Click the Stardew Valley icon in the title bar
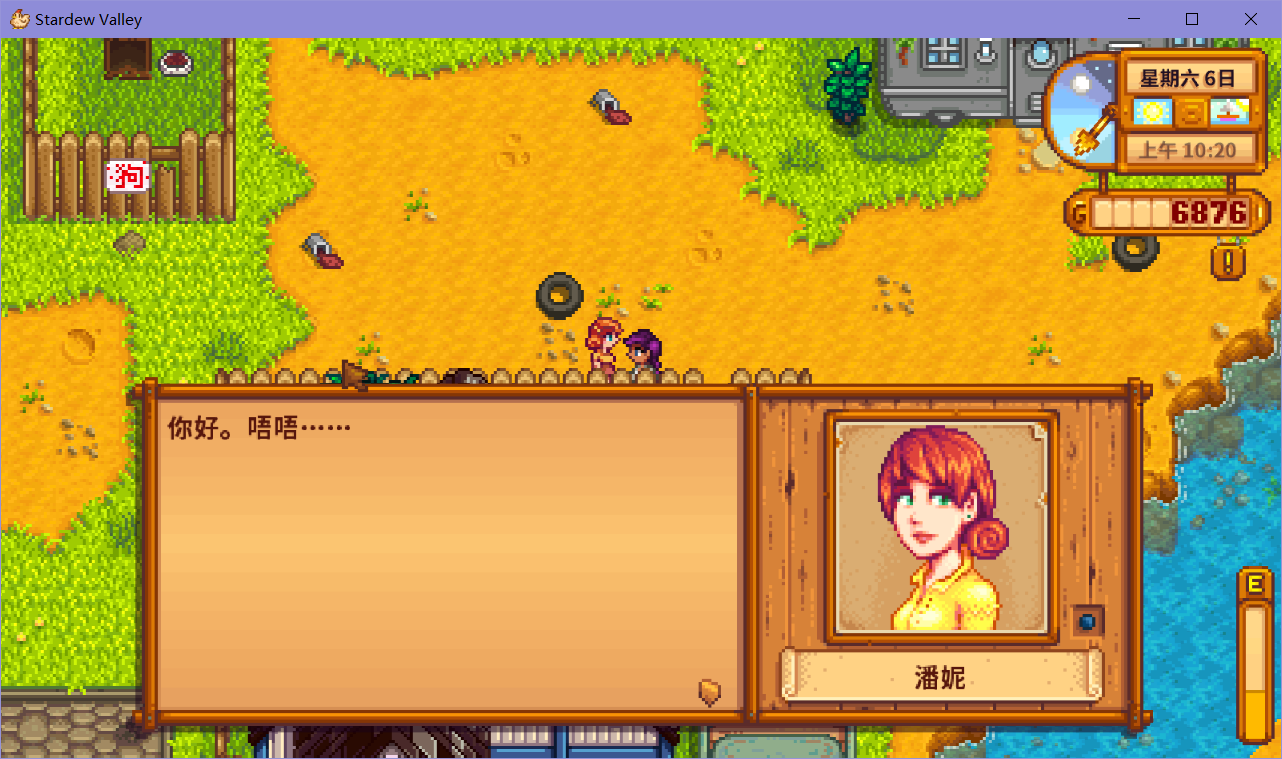This screenshot has height=759, width=1282. (18, 19)
